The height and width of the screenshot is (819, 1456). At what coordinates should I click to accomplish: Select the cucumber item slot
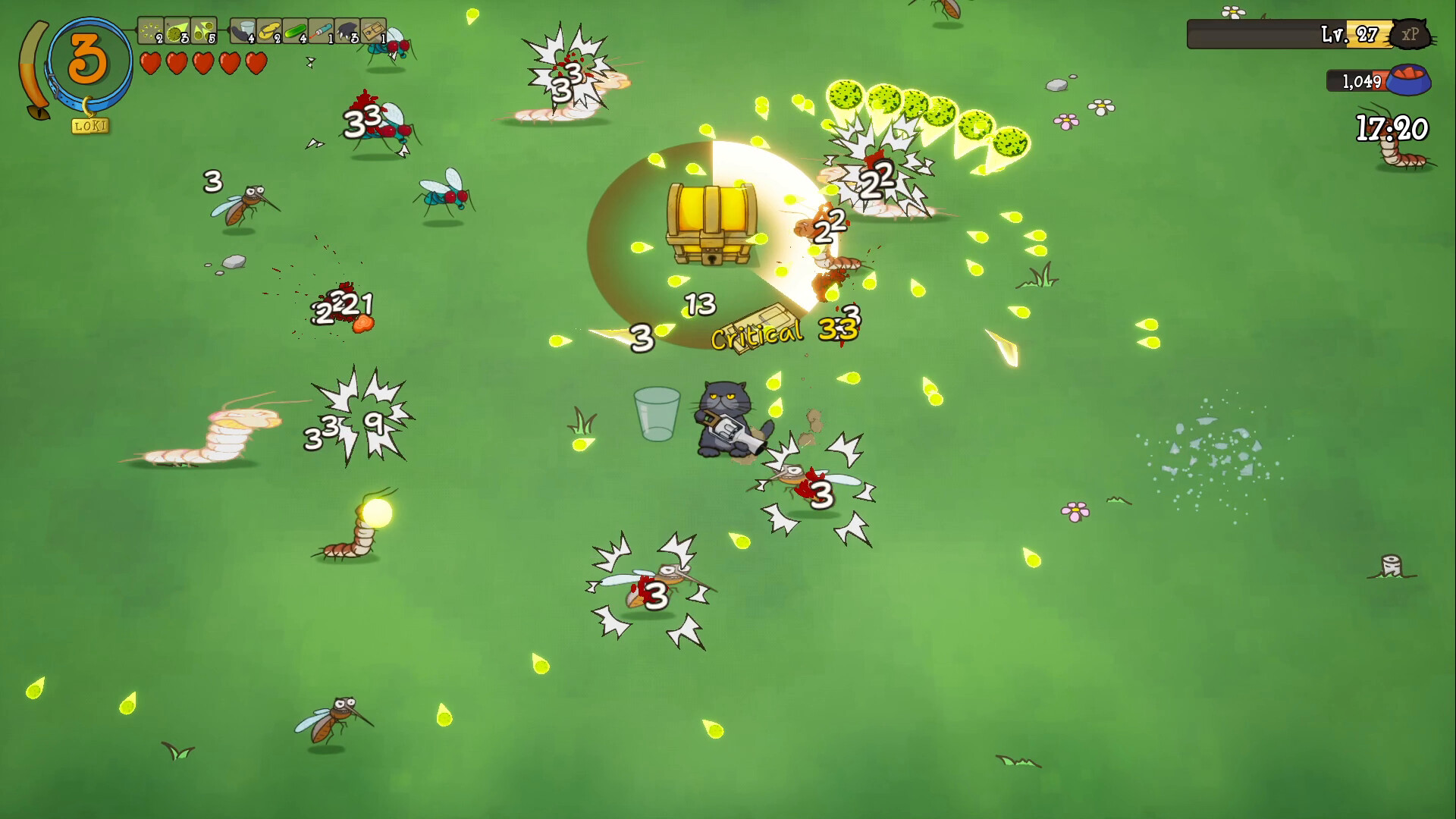tap(295, 32)
